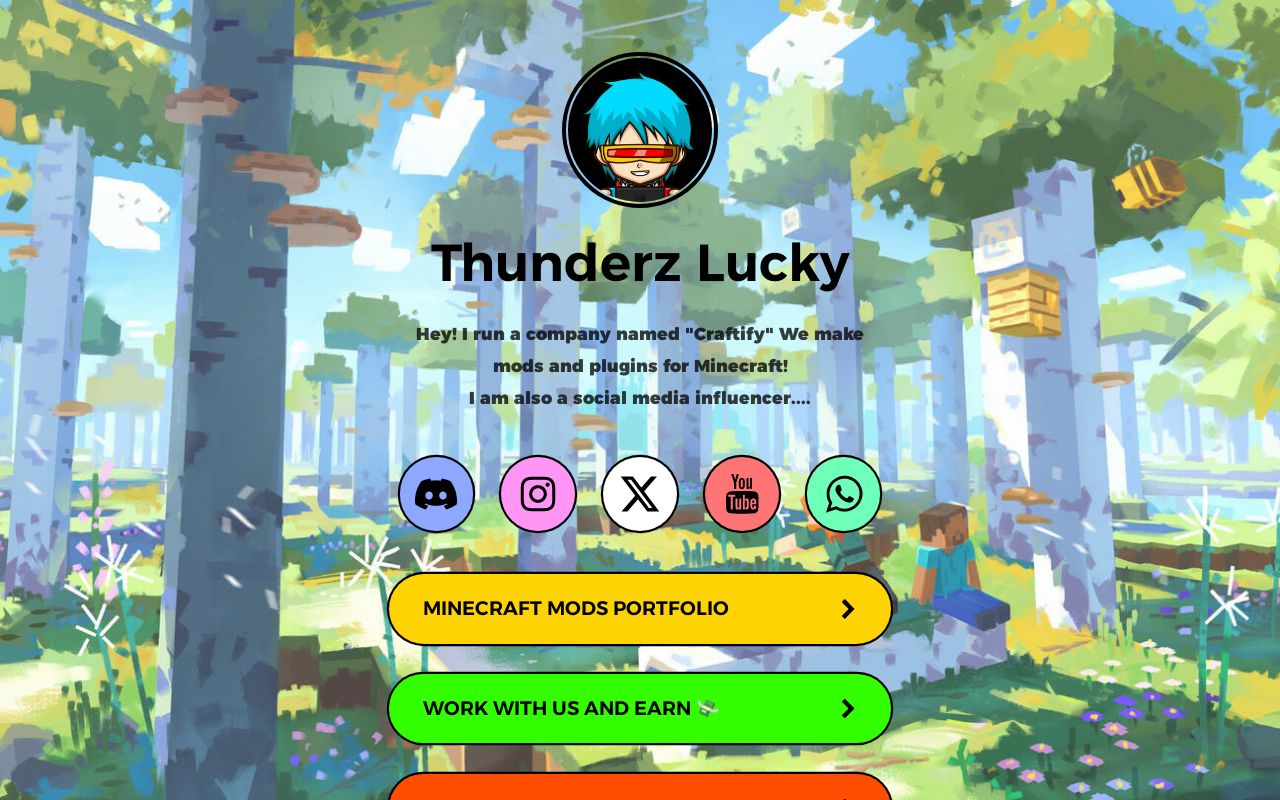The width and height of the screenshot is (1280, 800).
Task: Click the social media influencer bio line
Action: [x=640, y=398]
